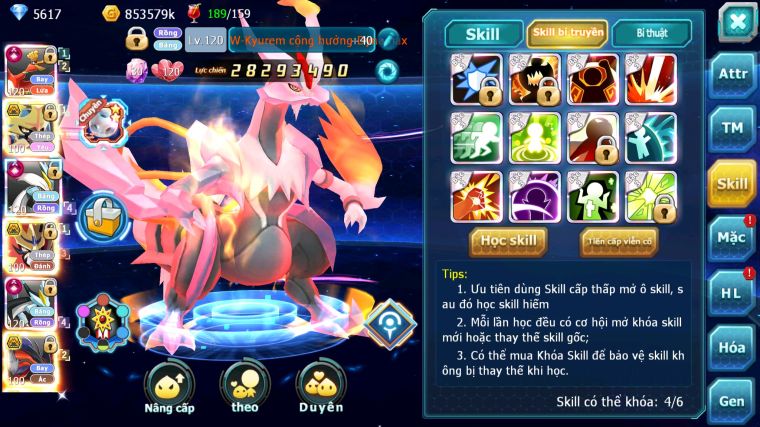Image resolution: width=760 pixels, height=427 pixels.
Task: Select the locked blue shield skill
Action: (x=476, y=79)
